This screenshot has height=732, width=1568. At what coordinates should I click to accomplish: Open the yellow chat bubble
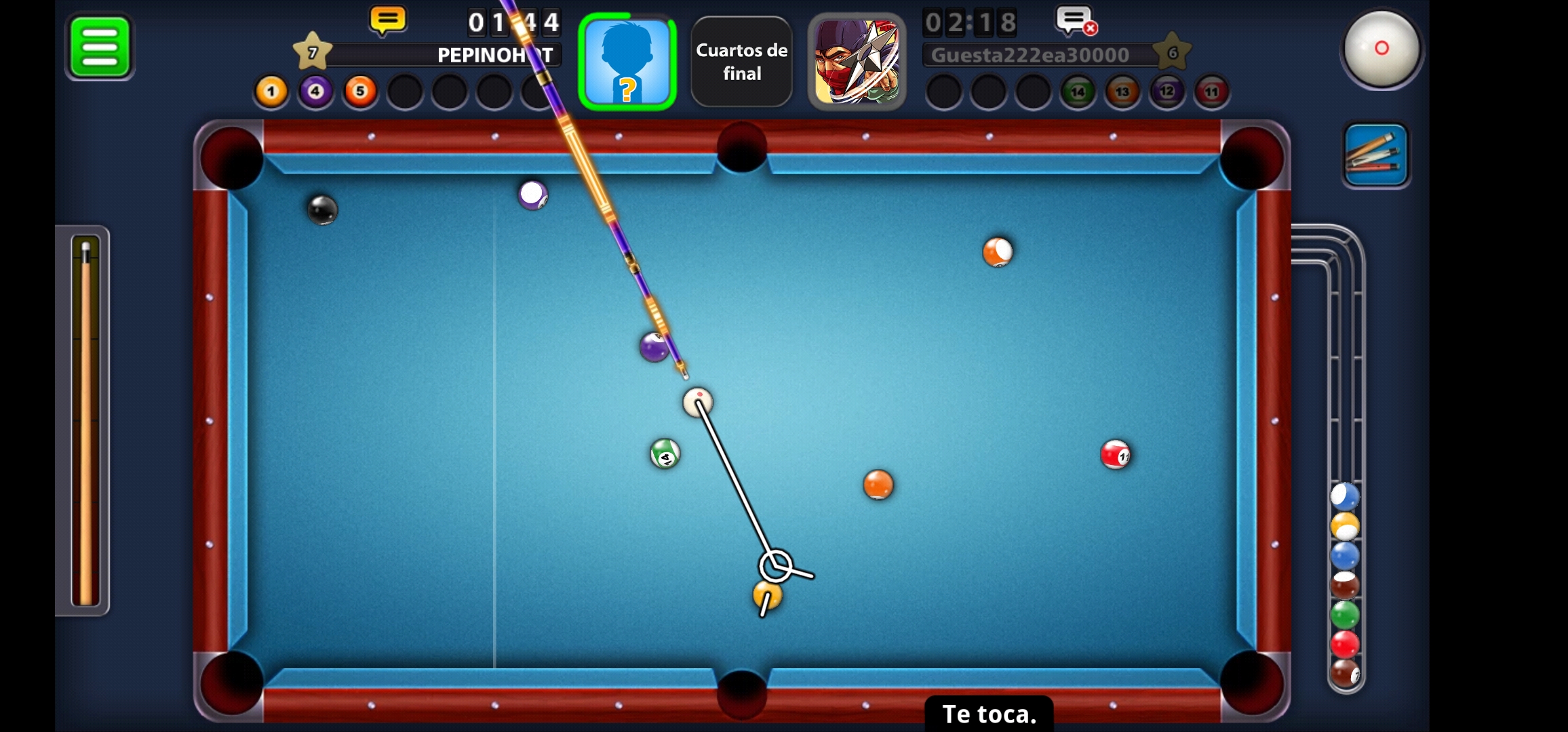point(387,21)
